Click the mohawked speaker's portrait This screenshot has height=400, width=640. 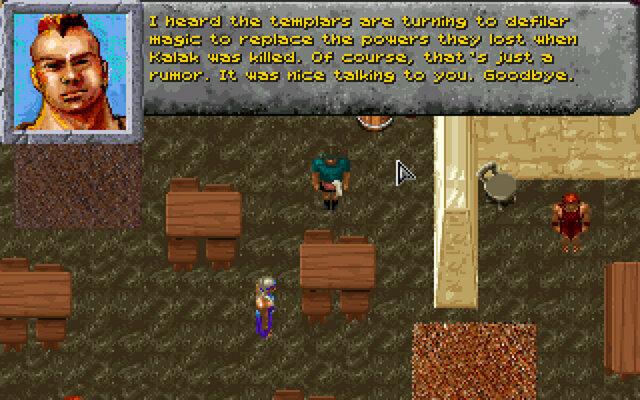click(x=71, y=68)
